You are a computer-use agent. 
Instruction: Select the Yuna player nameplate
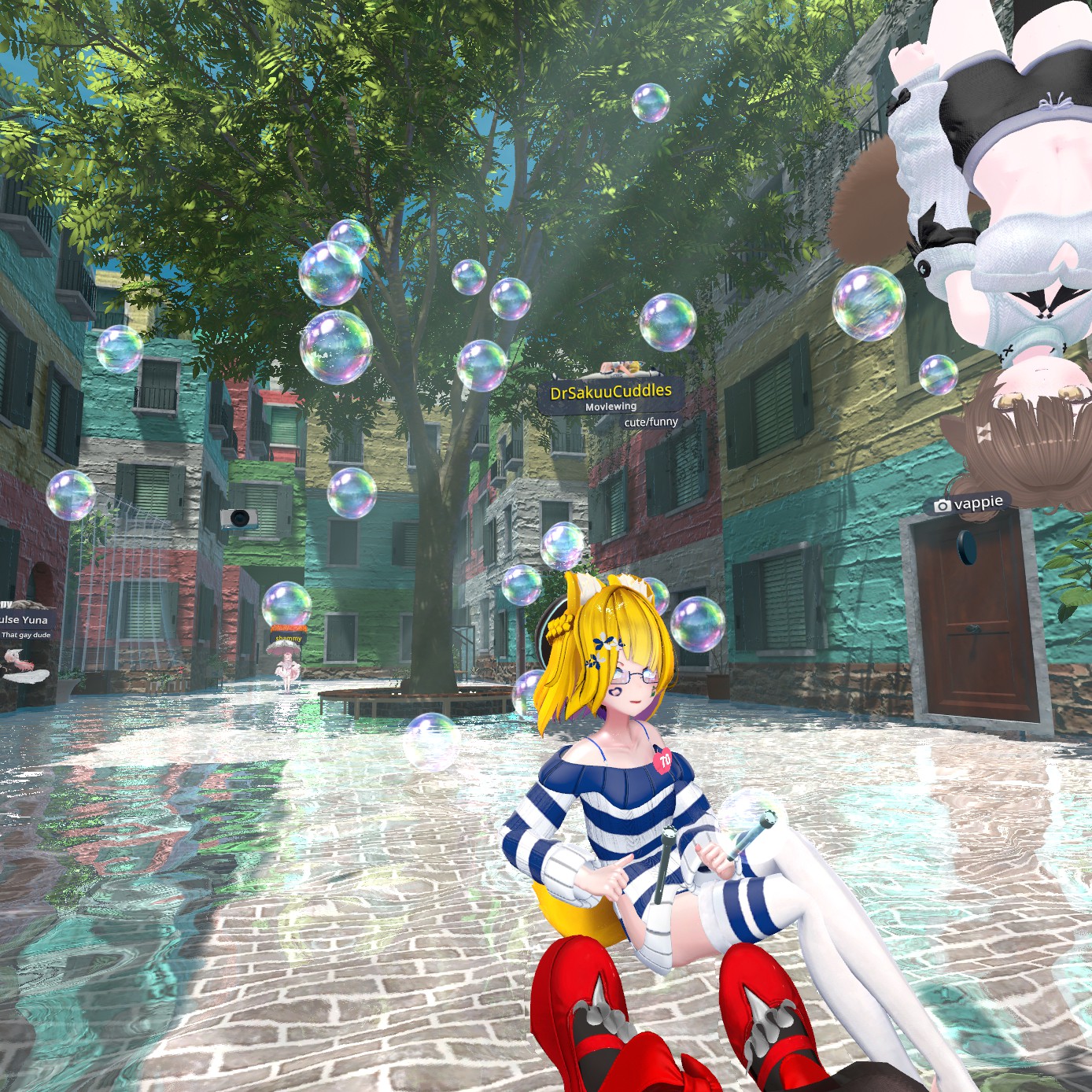point(25,620)
